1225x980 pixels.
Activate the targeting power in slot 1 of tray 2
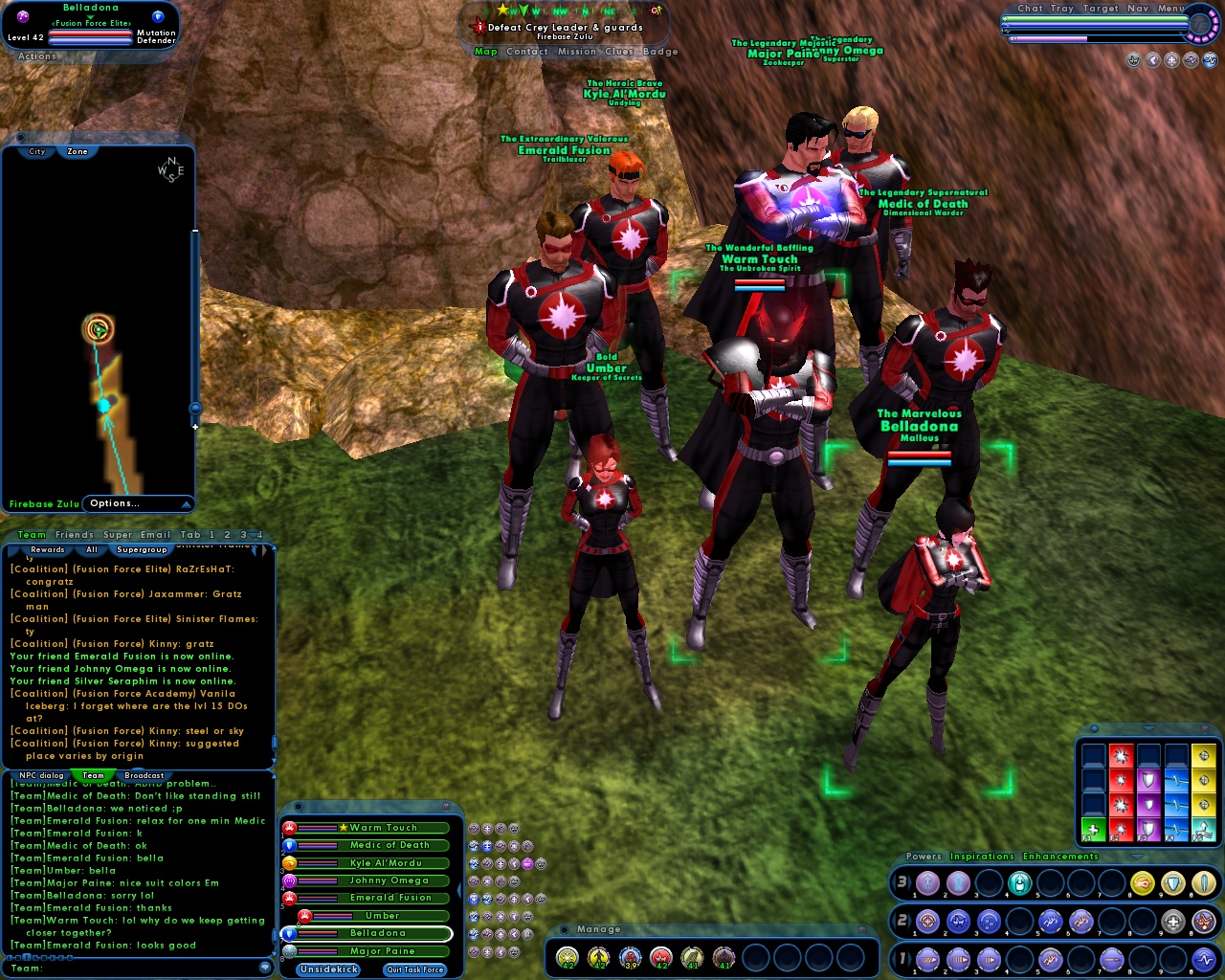point(927,922)
